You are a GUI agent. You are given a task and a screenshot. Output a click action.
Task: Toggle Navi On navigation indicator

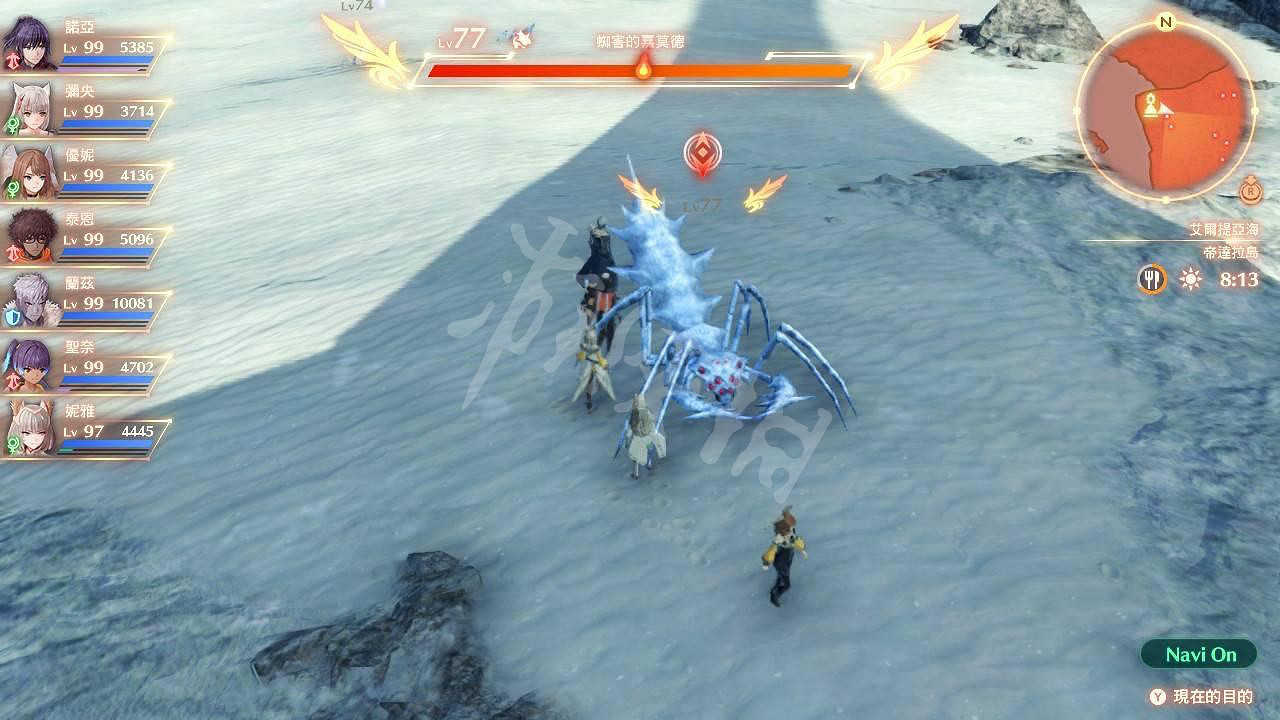(x=1201, y=655)
